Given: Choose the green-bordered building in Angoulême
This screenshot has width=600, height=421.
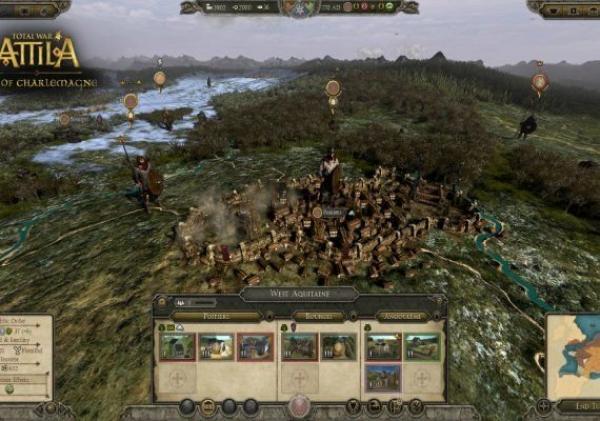Looking at the screenshot, I should (422, 347).
